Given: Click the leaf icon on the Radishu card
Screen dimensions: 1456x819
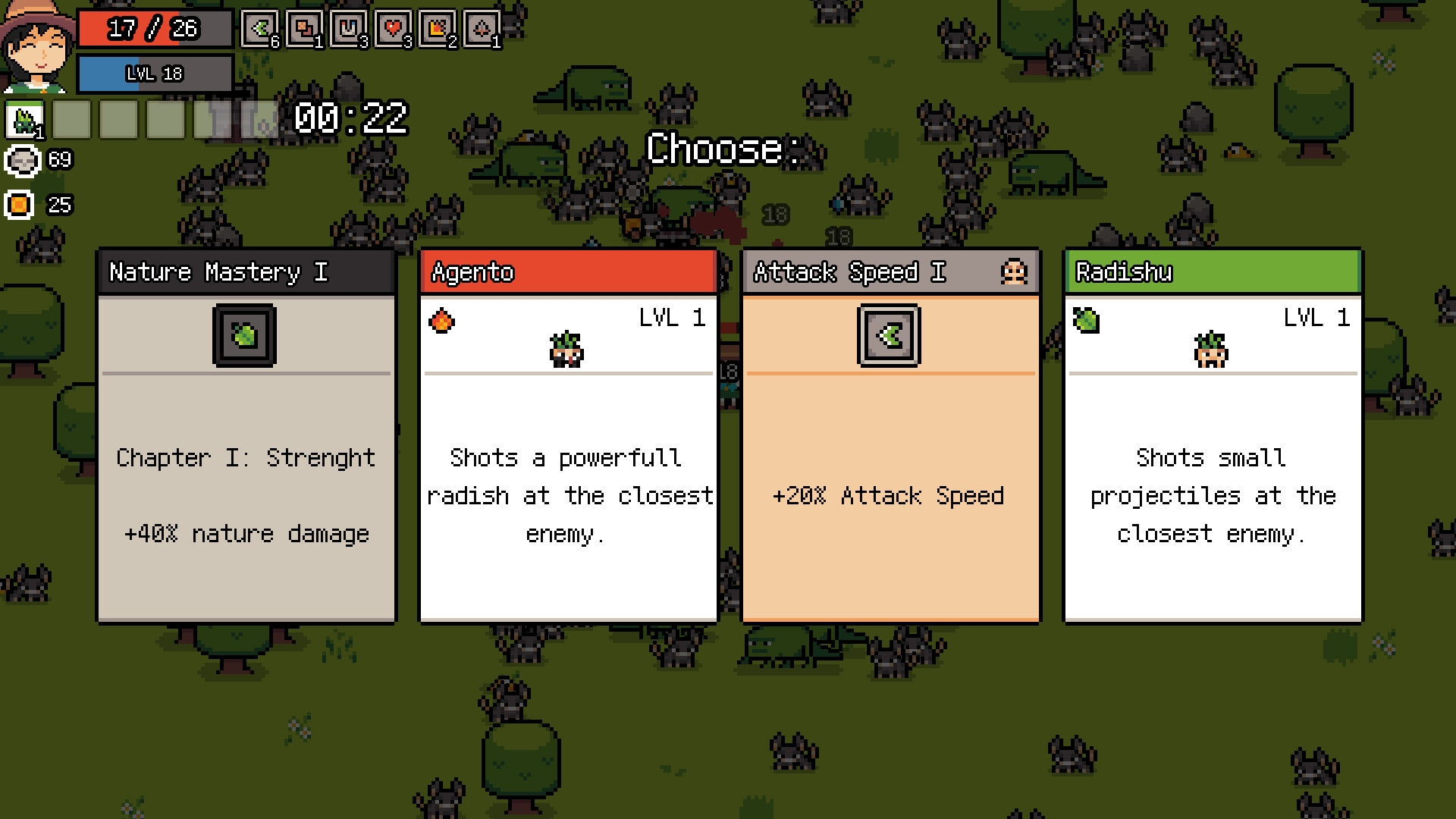Looking at the screenshot, I should tap(1084, 319).
